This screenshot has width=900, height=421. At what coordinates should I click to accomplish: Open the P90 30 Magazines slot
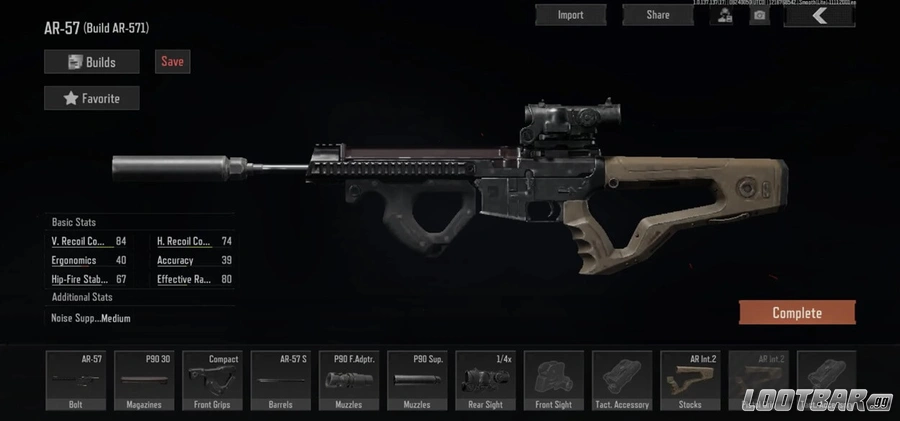click(144, 381)
